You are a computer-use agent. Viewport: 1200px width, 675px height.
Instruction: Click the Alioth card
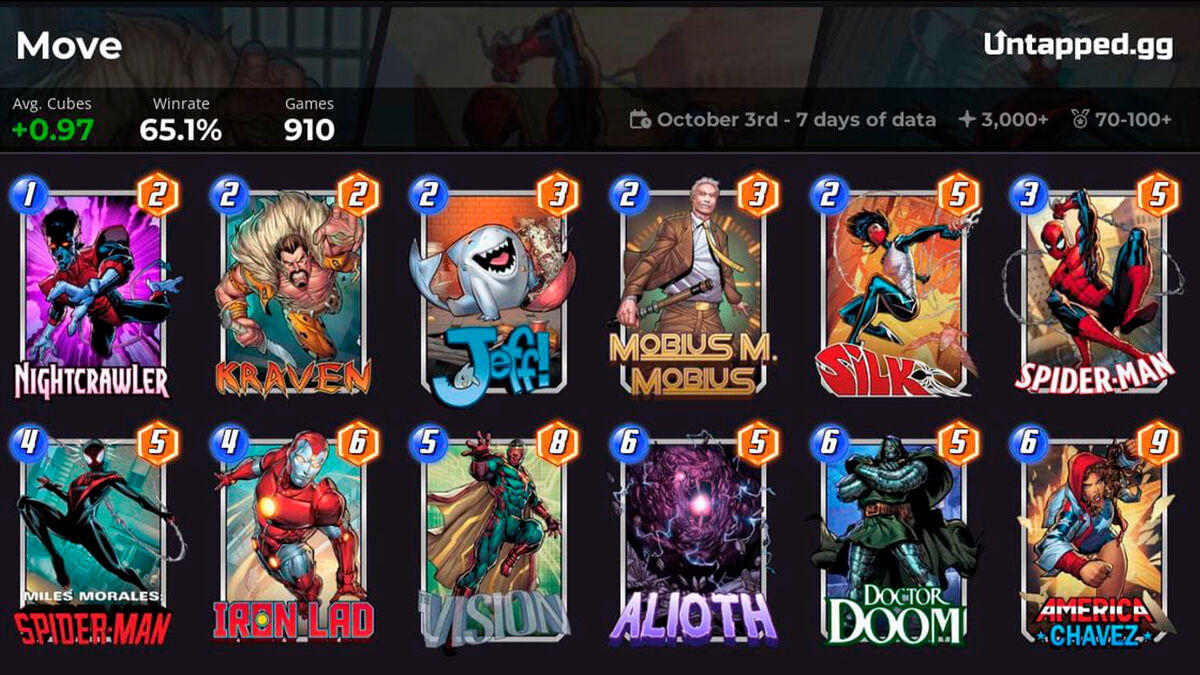click(692, 540)
